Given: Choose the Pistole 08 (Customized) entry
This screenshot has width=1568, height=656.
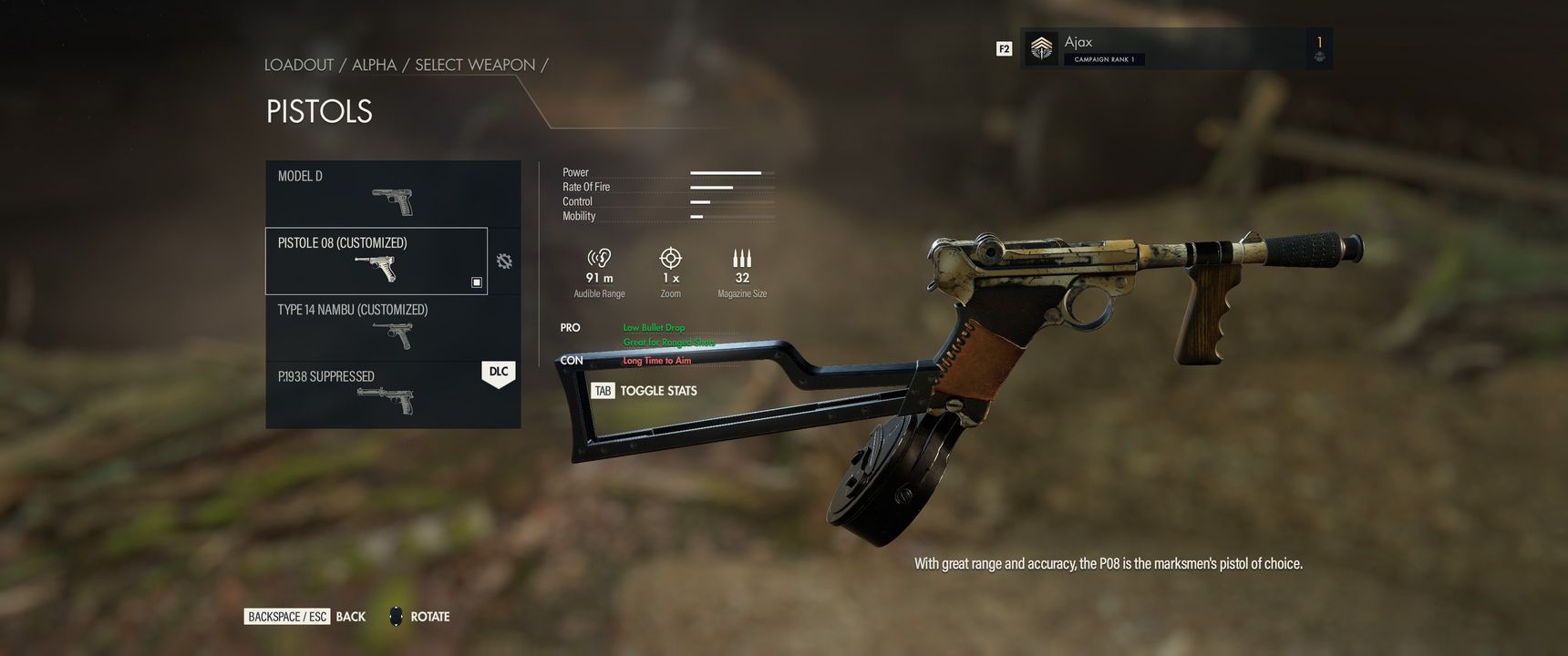Looking at the screenshot, I should (x=376, y=261).
